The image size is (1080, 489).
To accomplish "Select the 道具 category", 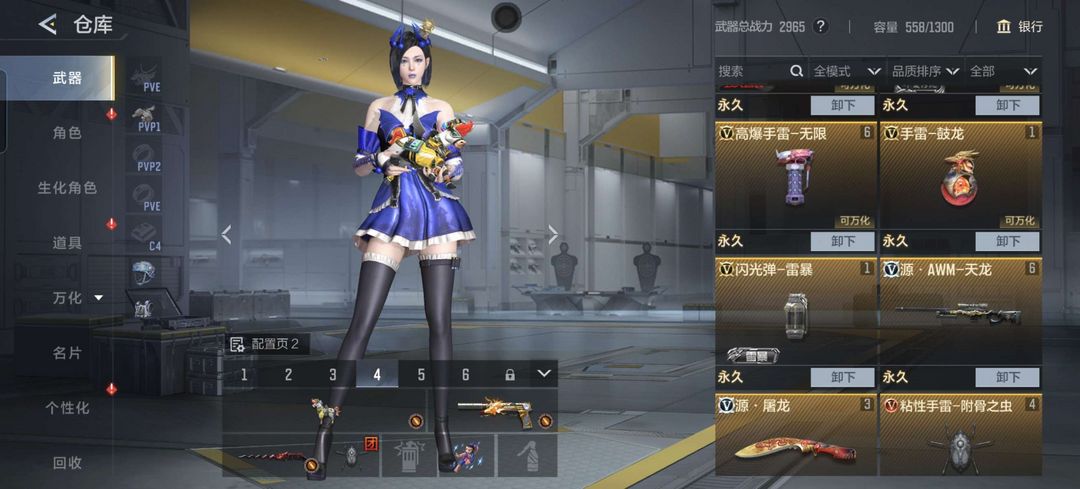I will coord(66,242).
